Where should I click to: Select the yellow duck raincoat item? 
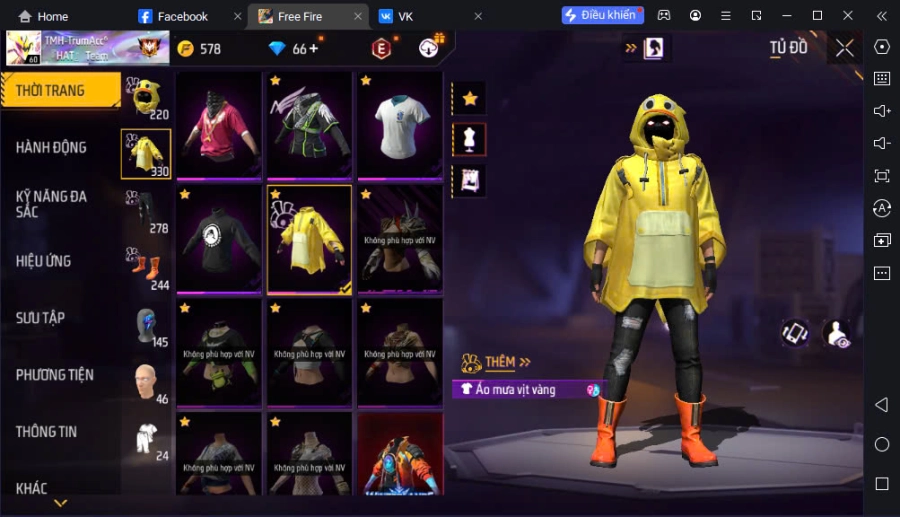(x=309, y=239)
